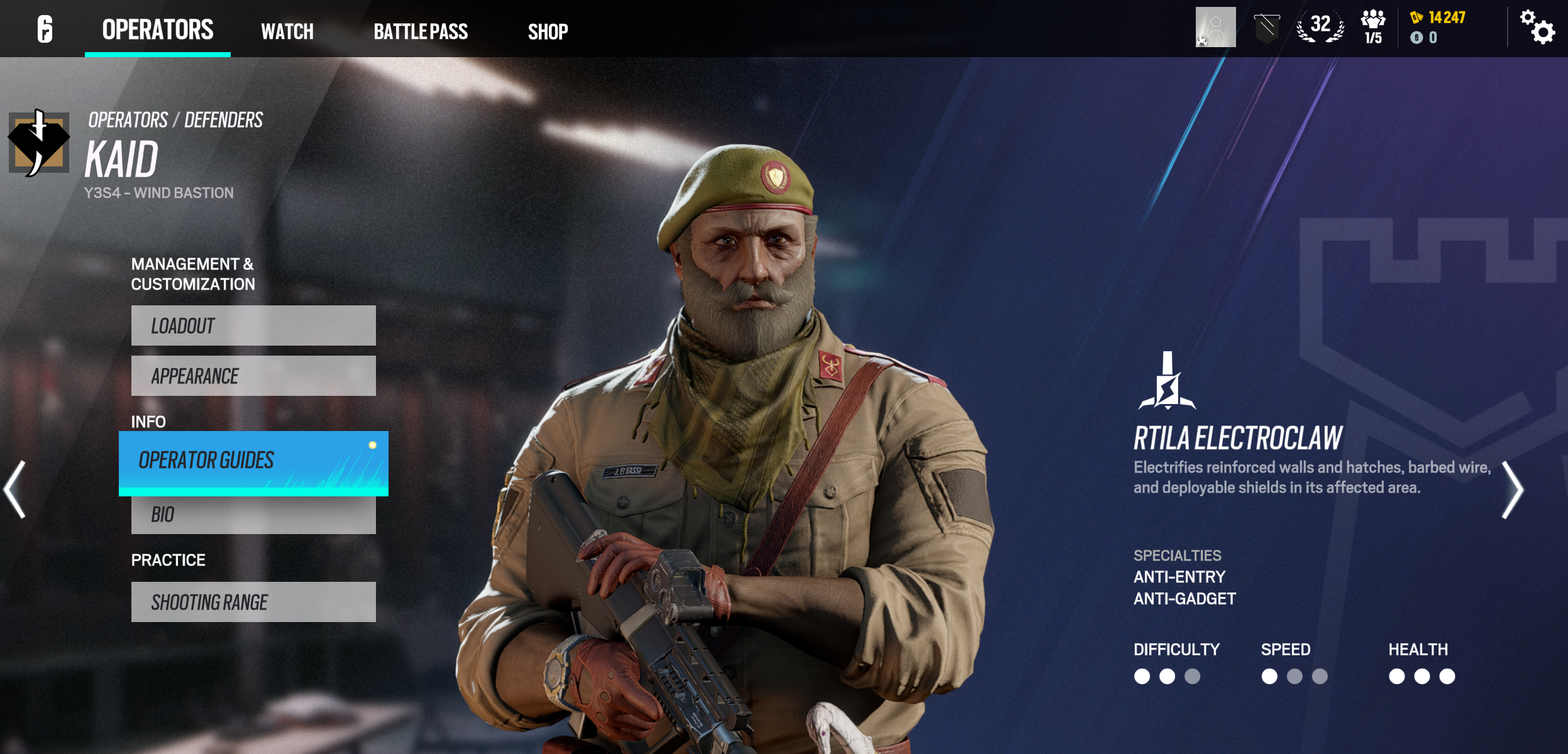Go to the Battle Pass tab
Image resolution: width=1568 pixels, height=754 pixels.
[x=421, y=31]
